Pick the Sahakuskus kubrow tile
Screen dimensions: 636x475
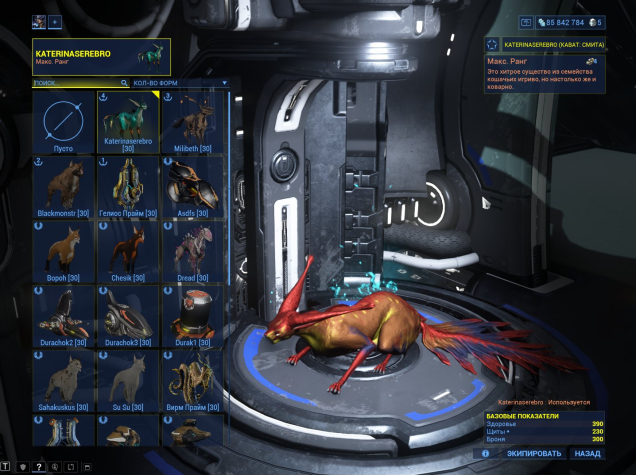64,382
